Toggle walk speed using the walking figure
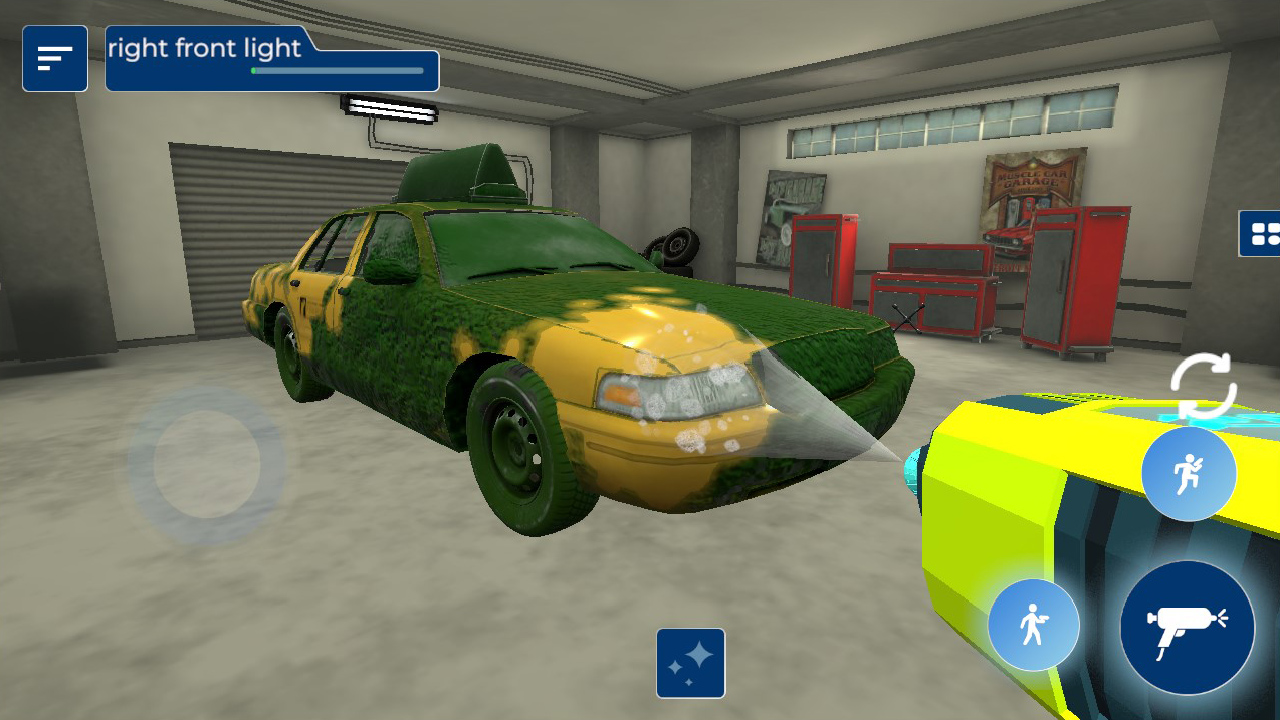The height and width of the screenshot is (720, 1280). click(x=1034, y=624)
